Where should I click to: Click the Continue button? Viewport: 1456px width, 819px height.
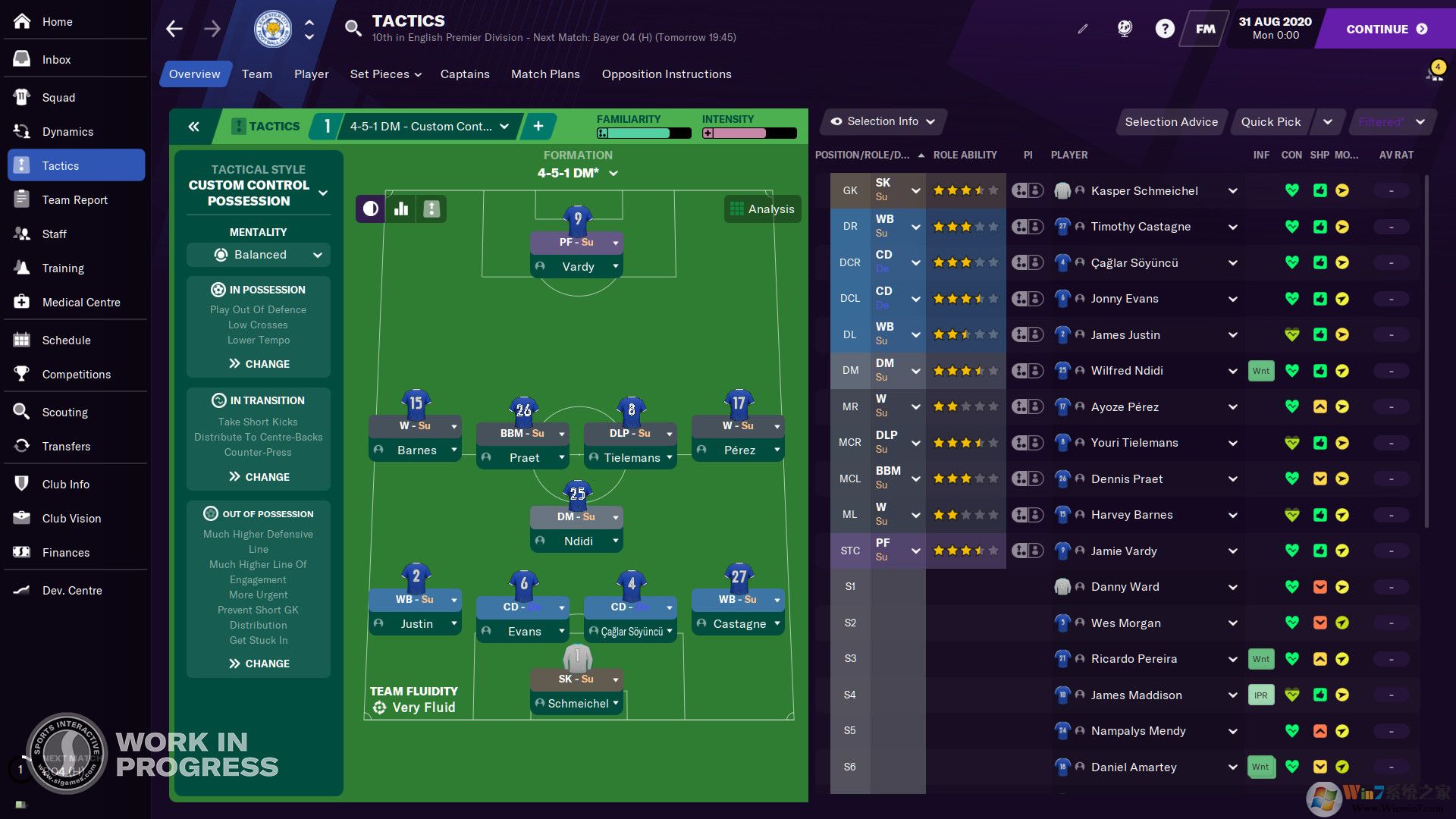click(x=1386, y=29)
